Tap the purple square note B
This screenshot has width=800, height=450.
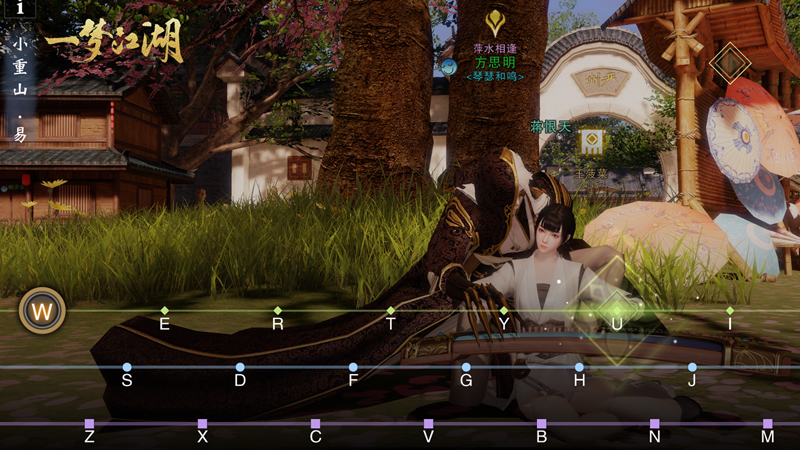541,424
